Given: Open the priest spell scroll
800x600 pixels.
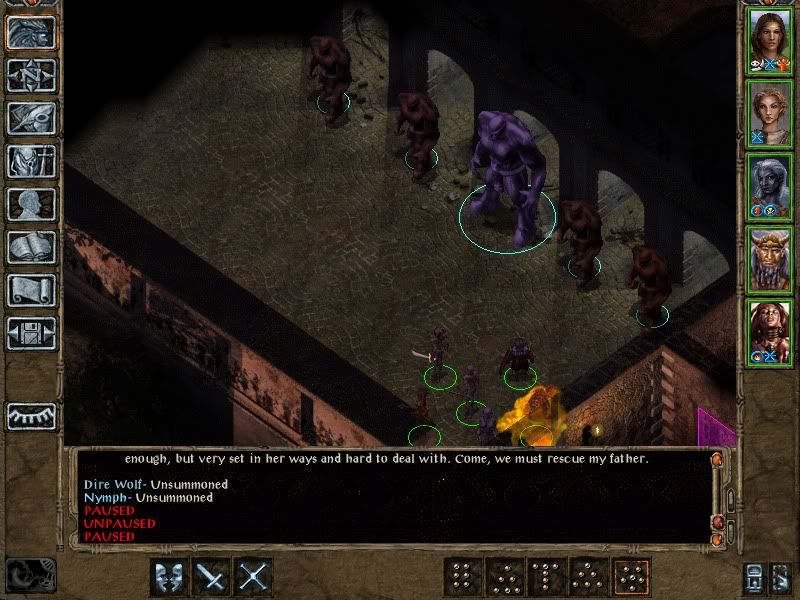Looking at the screenshot, I should click(31, 290).
